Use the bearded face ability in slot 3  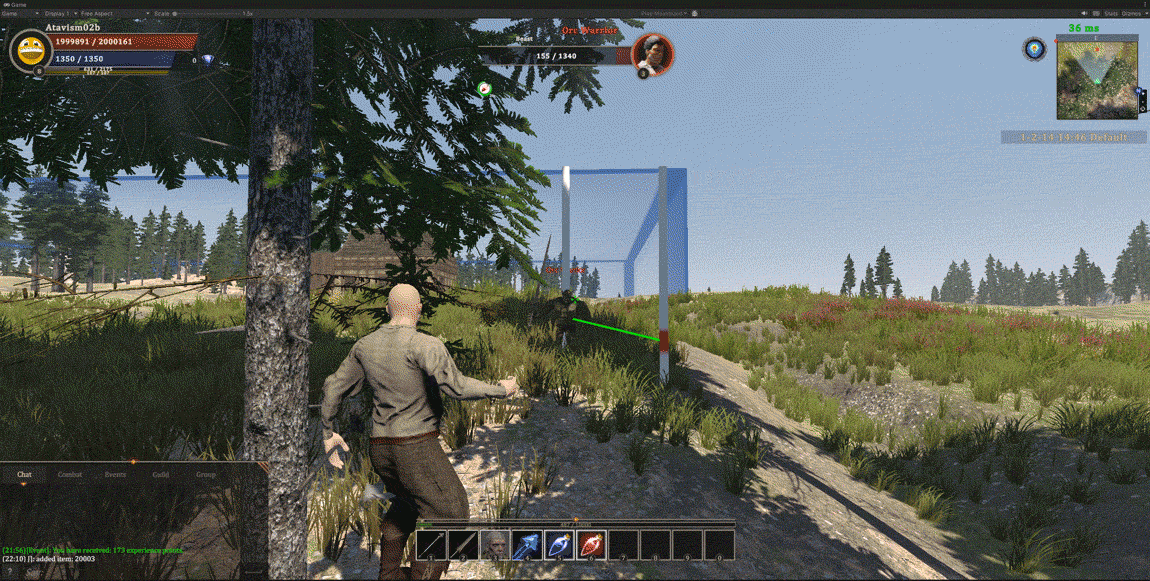coord(495,545)
